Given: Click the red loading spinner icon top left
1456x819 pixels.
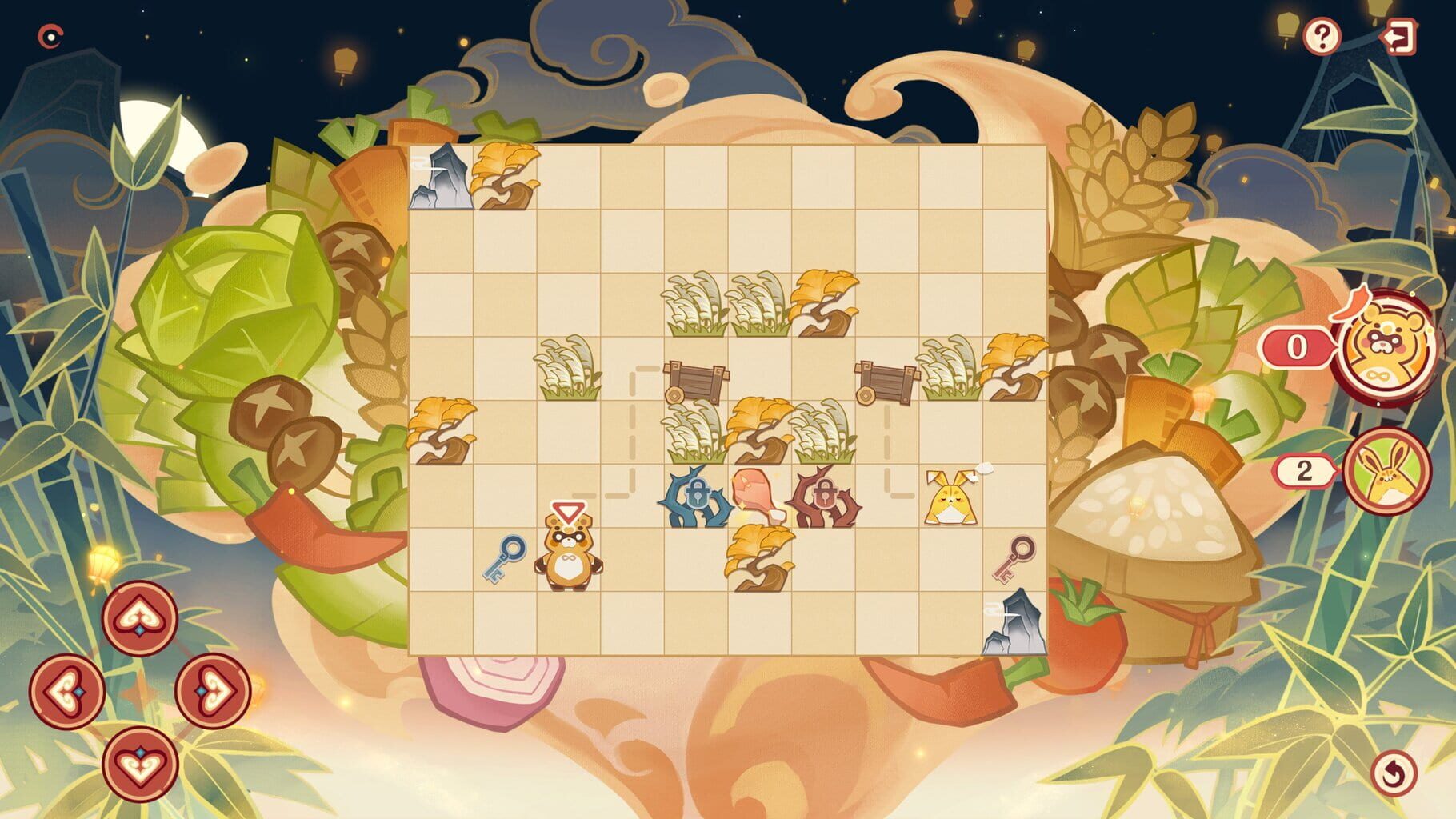Looking at the screenshot, I should (x=50, y=35).
